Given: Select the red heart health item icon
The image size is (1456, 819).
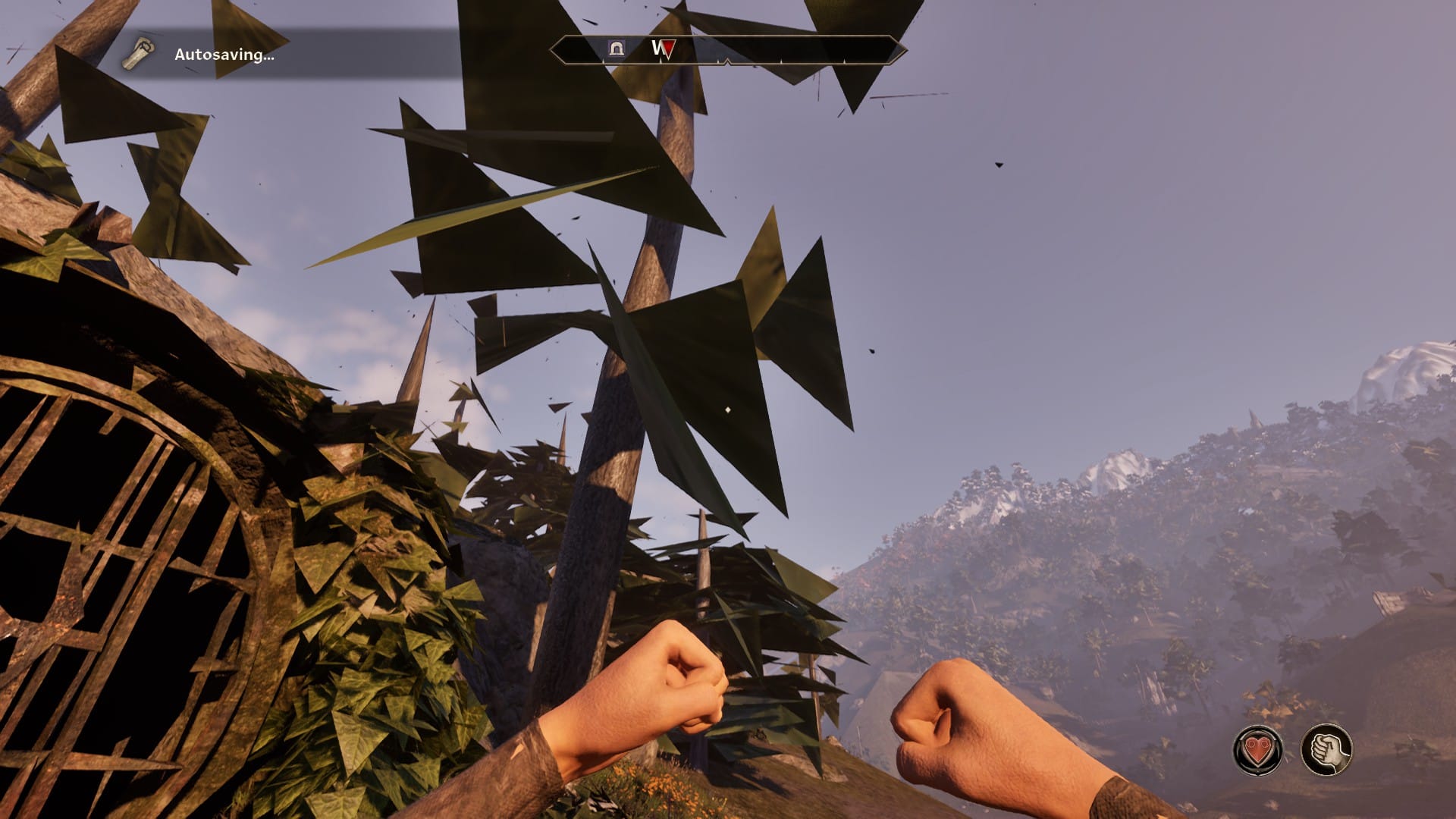Looking at the screenshot, I should (x=1258, y=750).
